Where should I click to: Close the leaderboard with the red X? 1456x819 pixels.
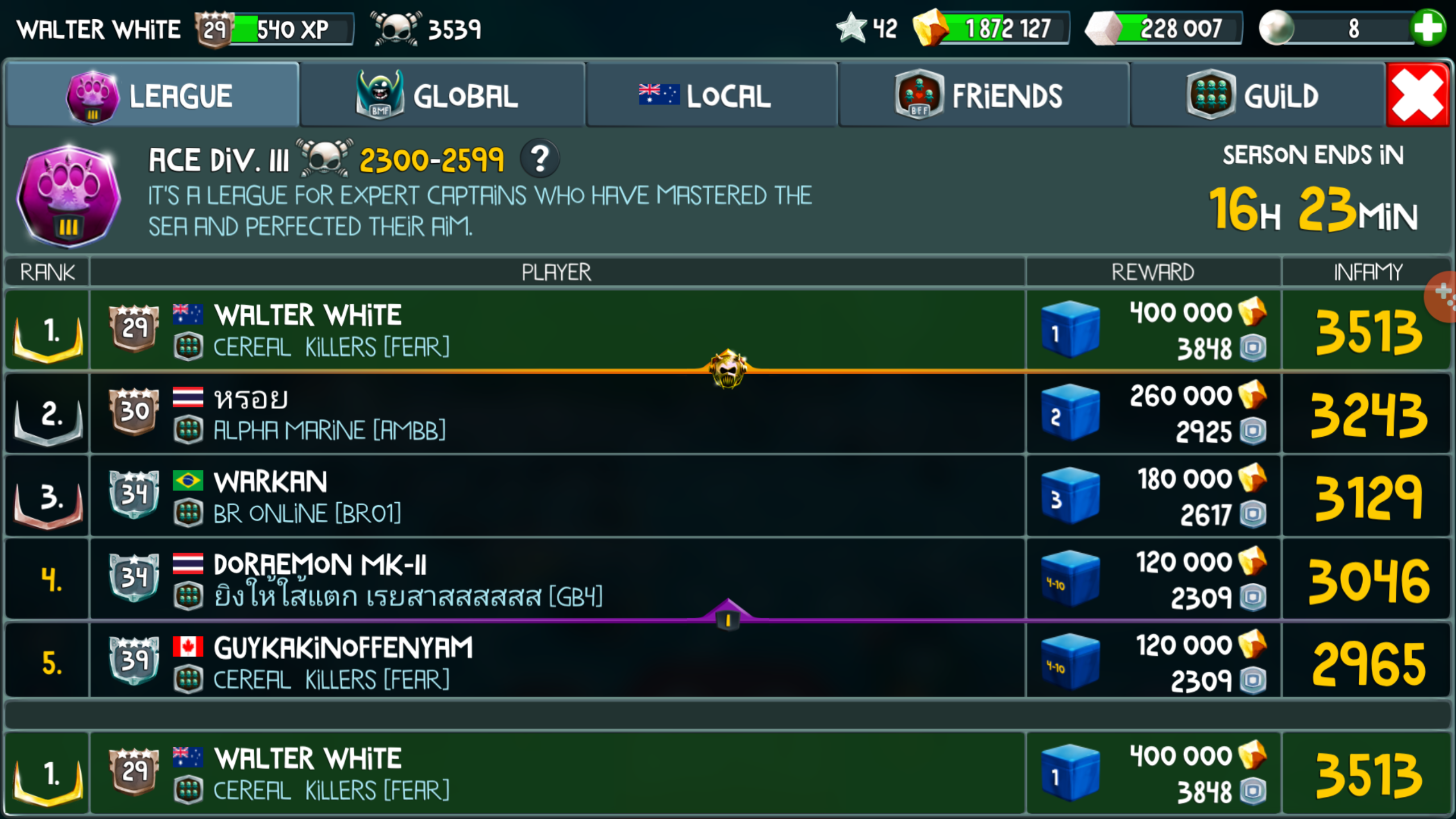1417,96
